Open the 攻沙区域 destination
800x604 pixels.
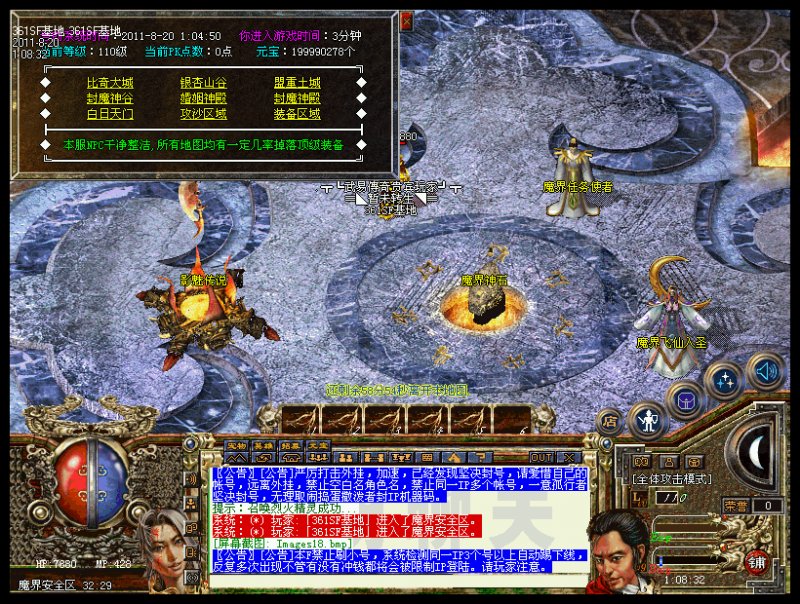(x=203, y=114)
